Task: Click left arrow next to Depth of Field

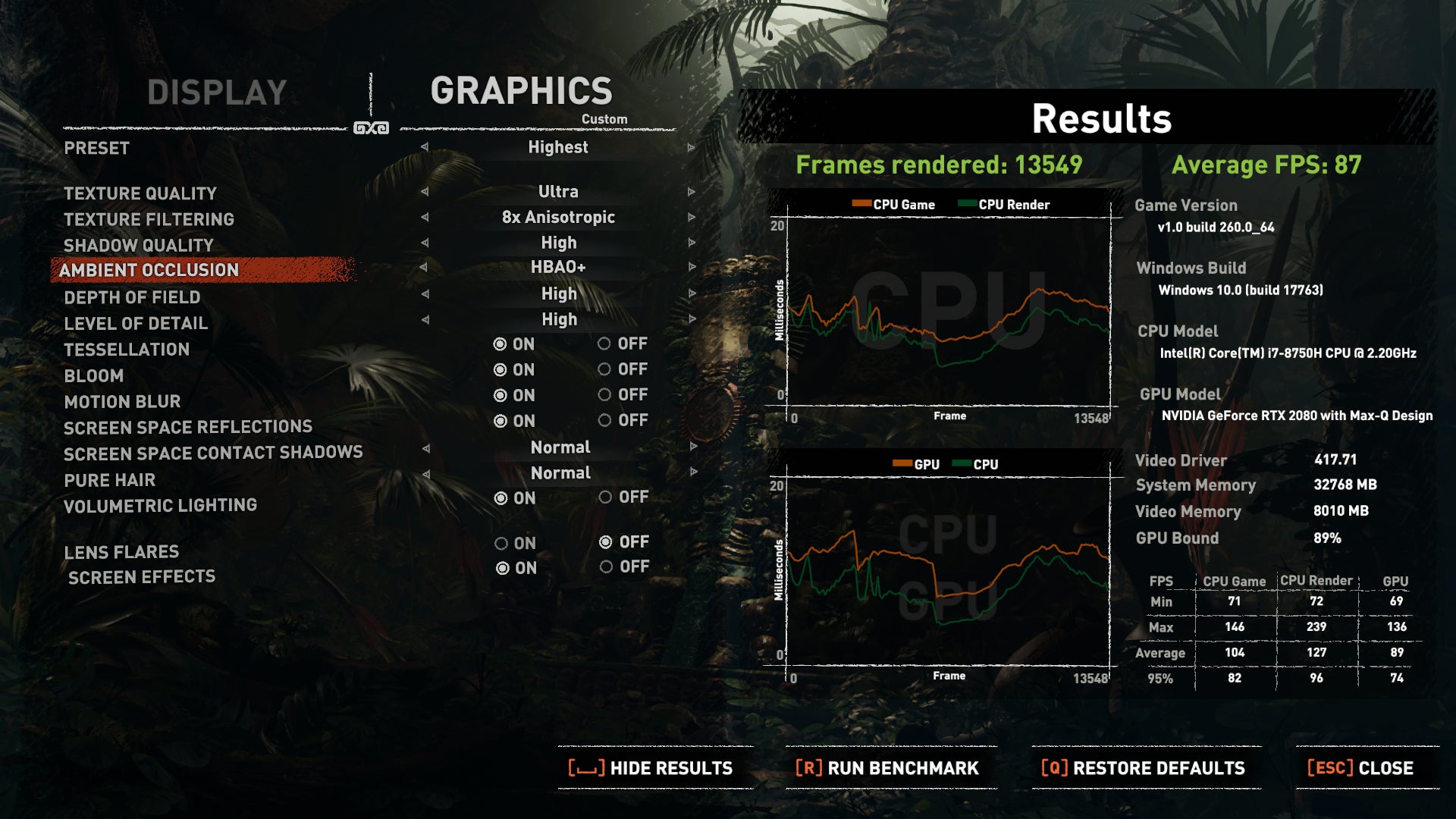Action: point(425,293)
